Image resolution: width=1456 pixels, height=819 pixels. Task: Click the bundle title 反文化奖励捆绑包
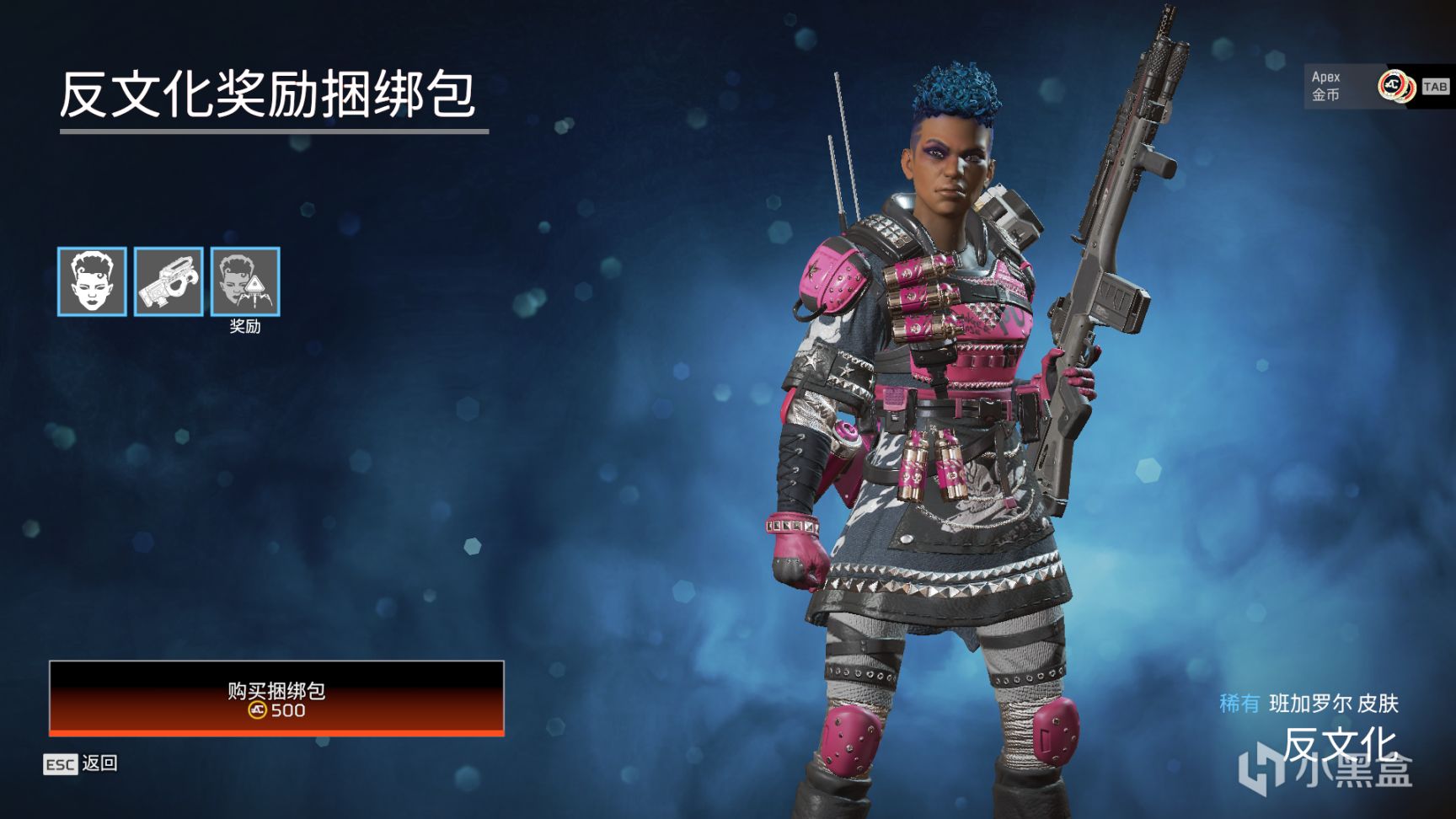point(268,93)
